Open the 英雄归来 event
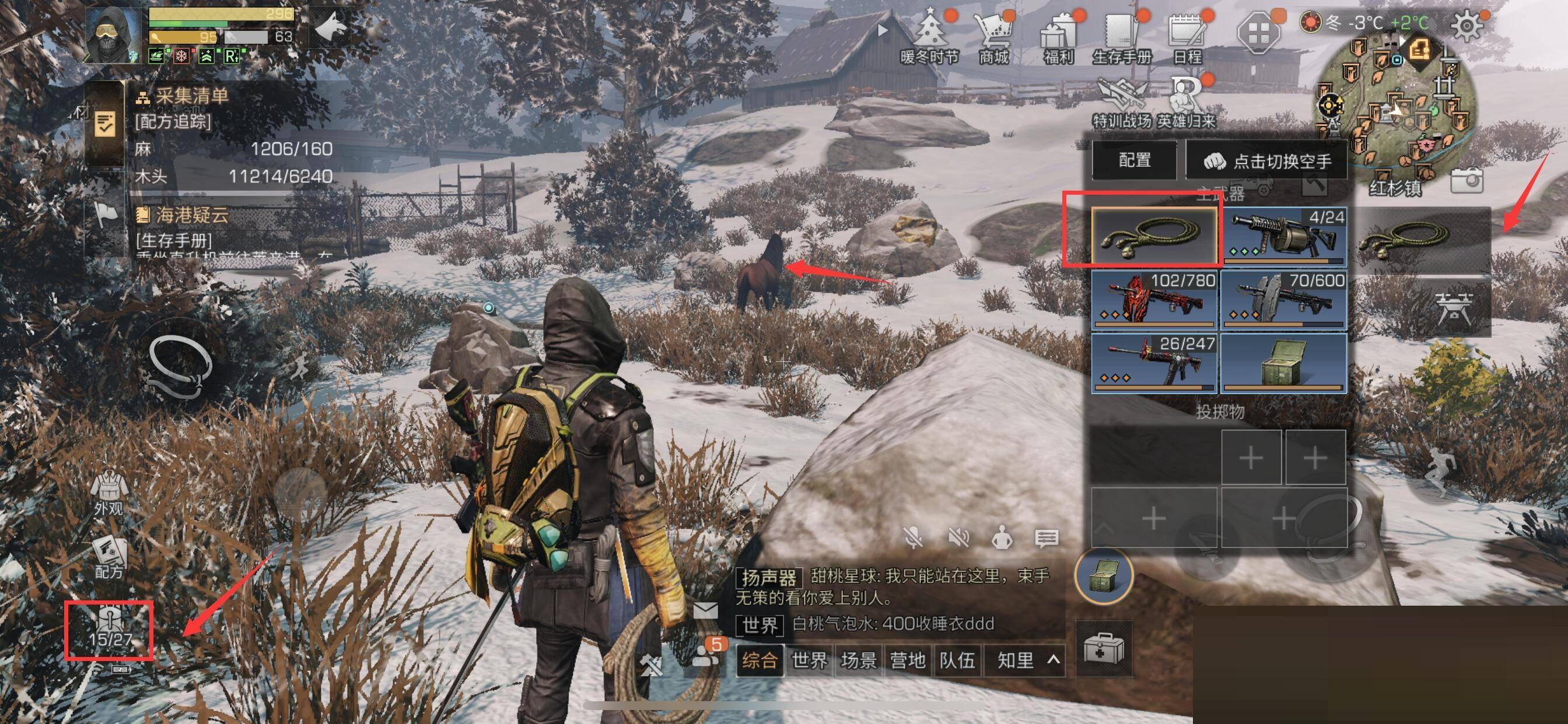 1186,103
